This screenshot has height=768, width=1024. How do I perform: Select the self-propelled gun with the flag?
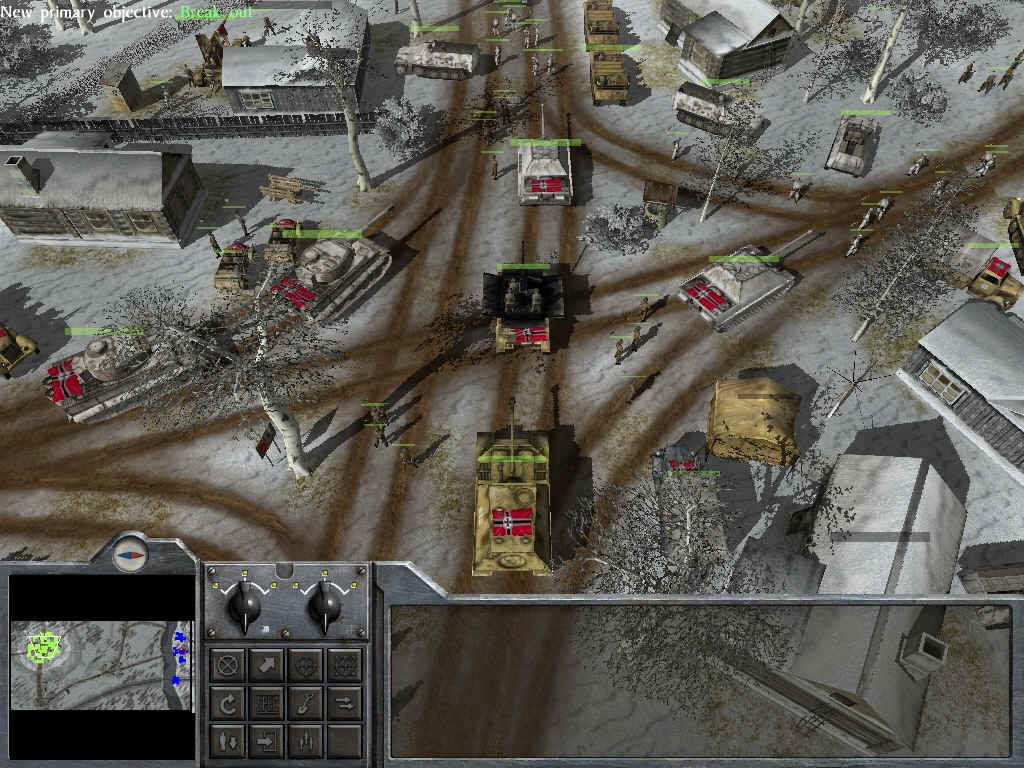[x=512, y=500]
